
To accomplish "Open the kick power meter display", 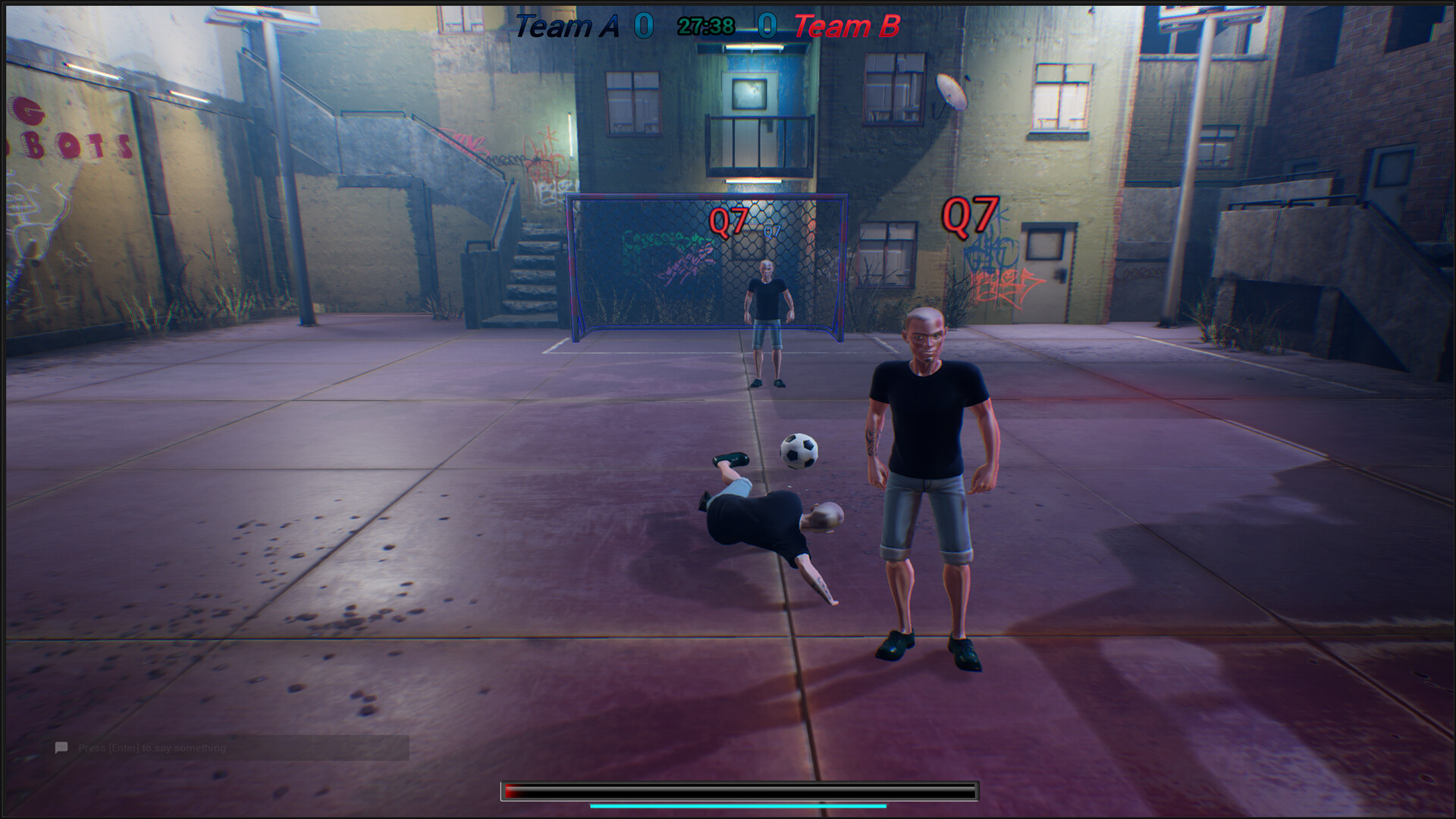I will click(x=739, y=790).
